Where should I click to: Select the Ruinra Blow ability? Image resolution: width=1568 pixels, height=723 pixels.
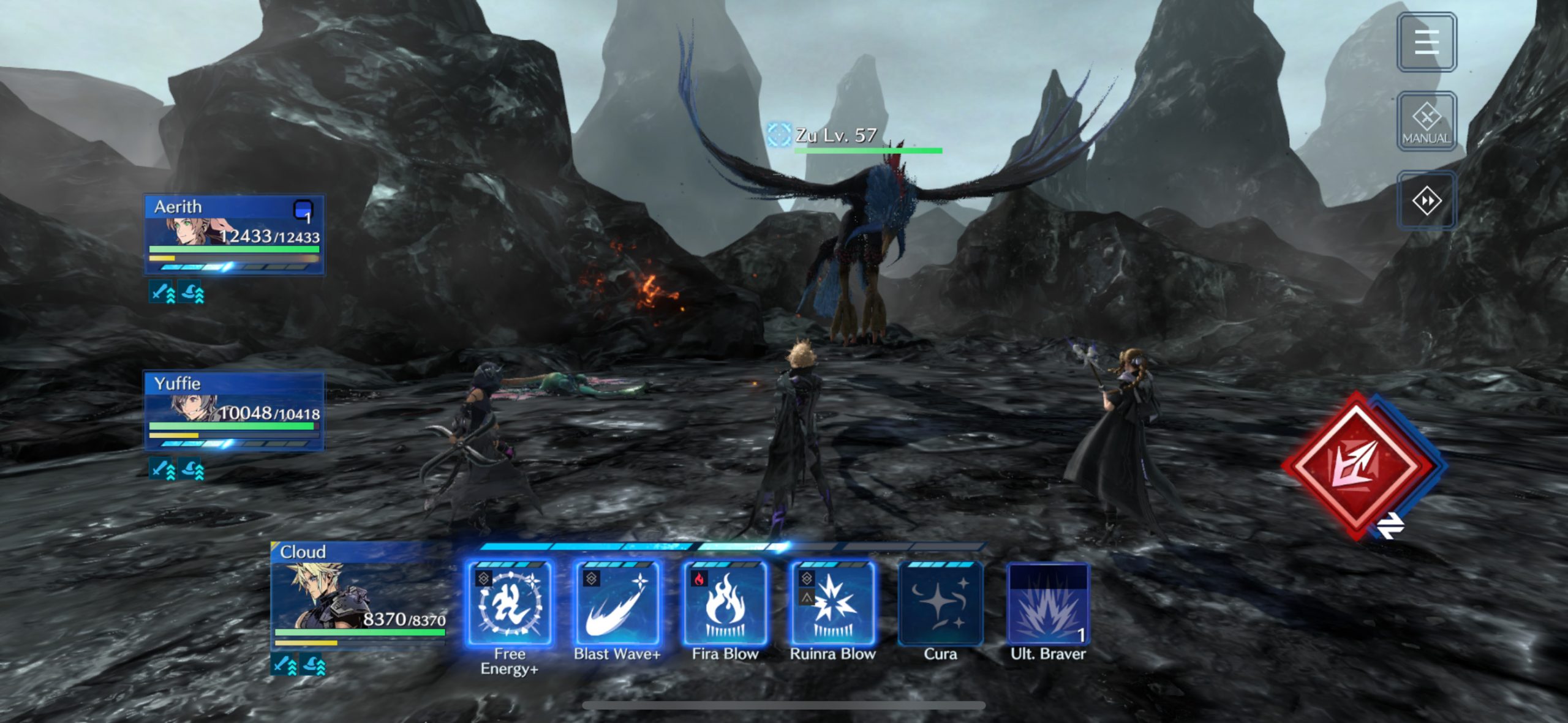(833, 604)
